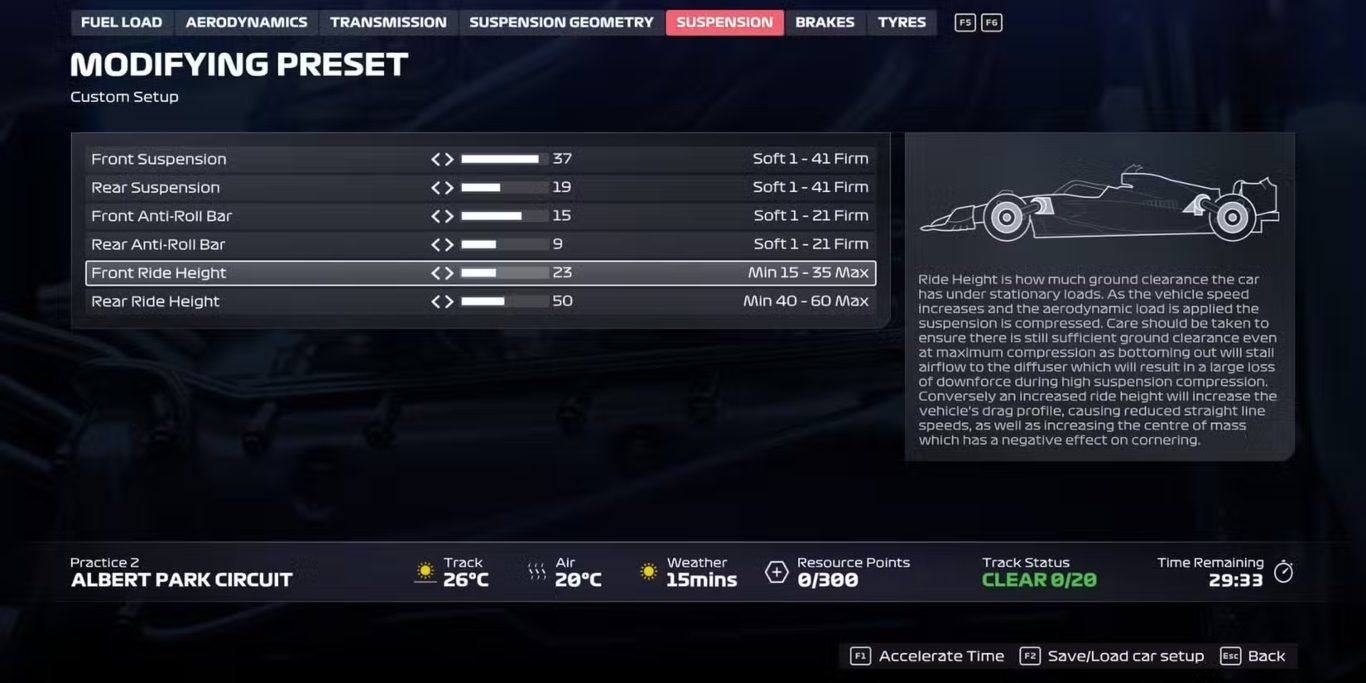Decrease Front Suspension with left arrow
1366x683 pixels.
pyautogui.click(x=436, y=159)
